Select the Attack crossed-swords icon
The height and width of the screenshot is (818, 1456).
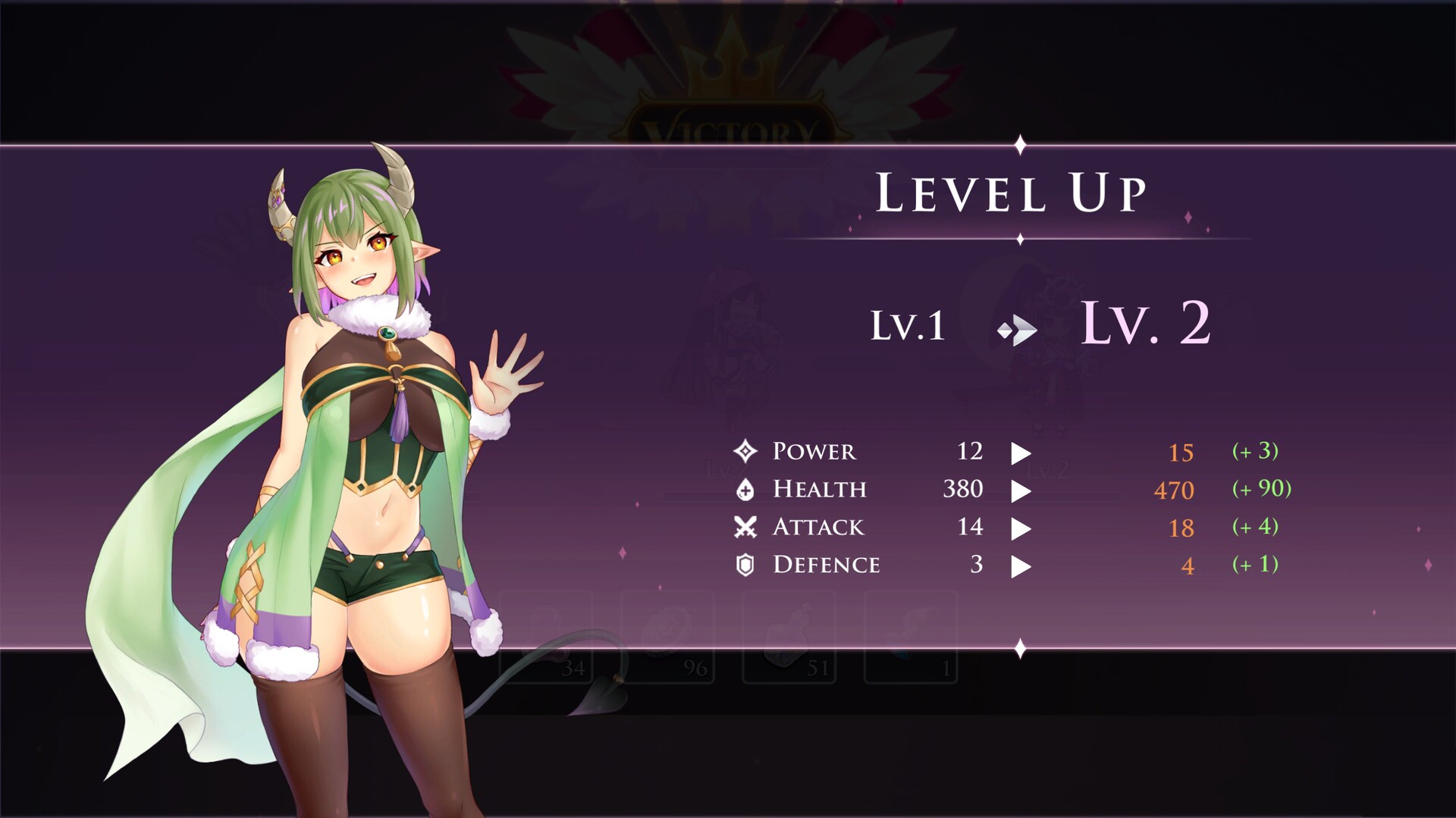point(747,527)
